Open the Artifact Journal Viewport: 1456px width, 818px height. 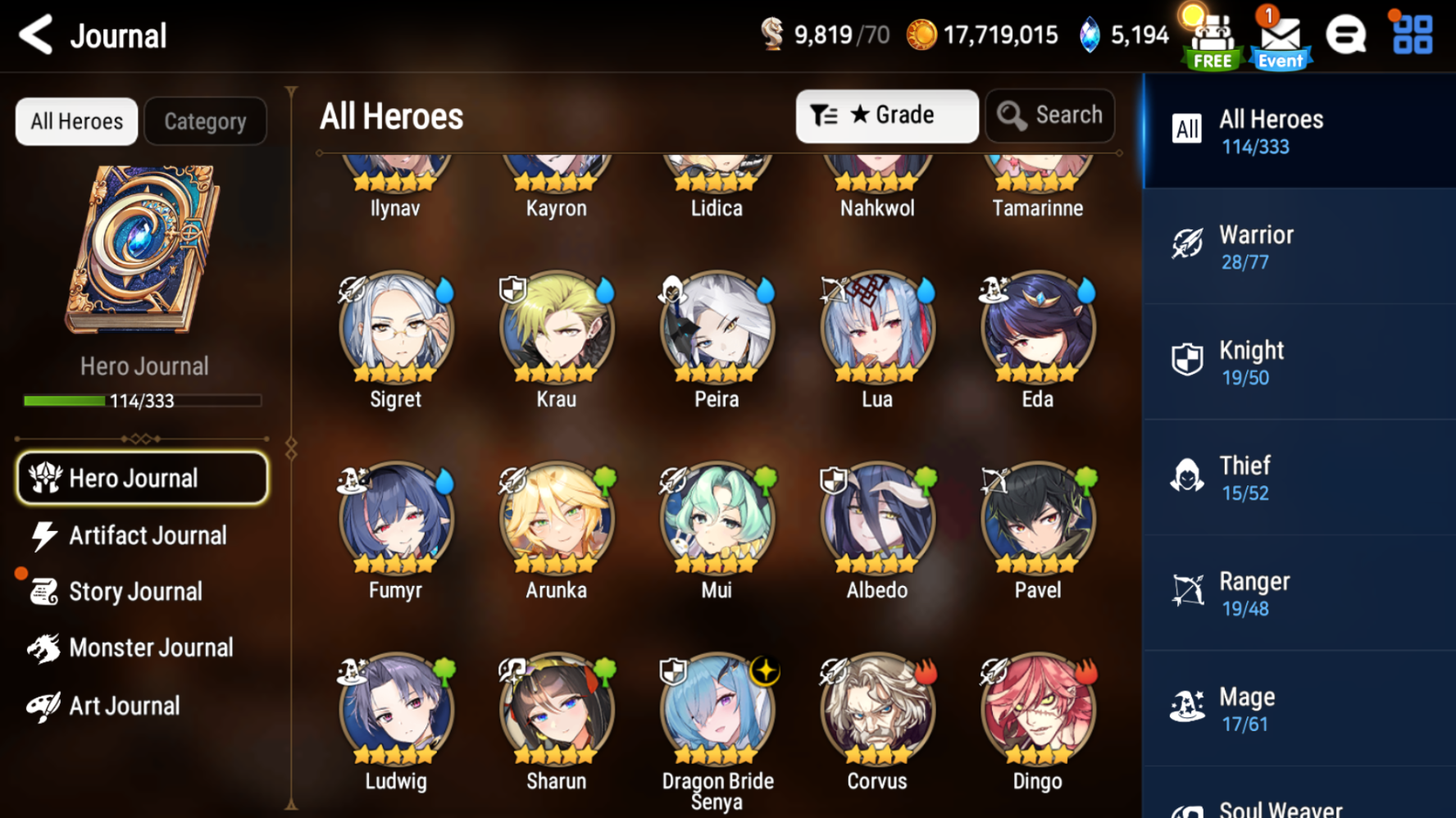pos(146,535)
